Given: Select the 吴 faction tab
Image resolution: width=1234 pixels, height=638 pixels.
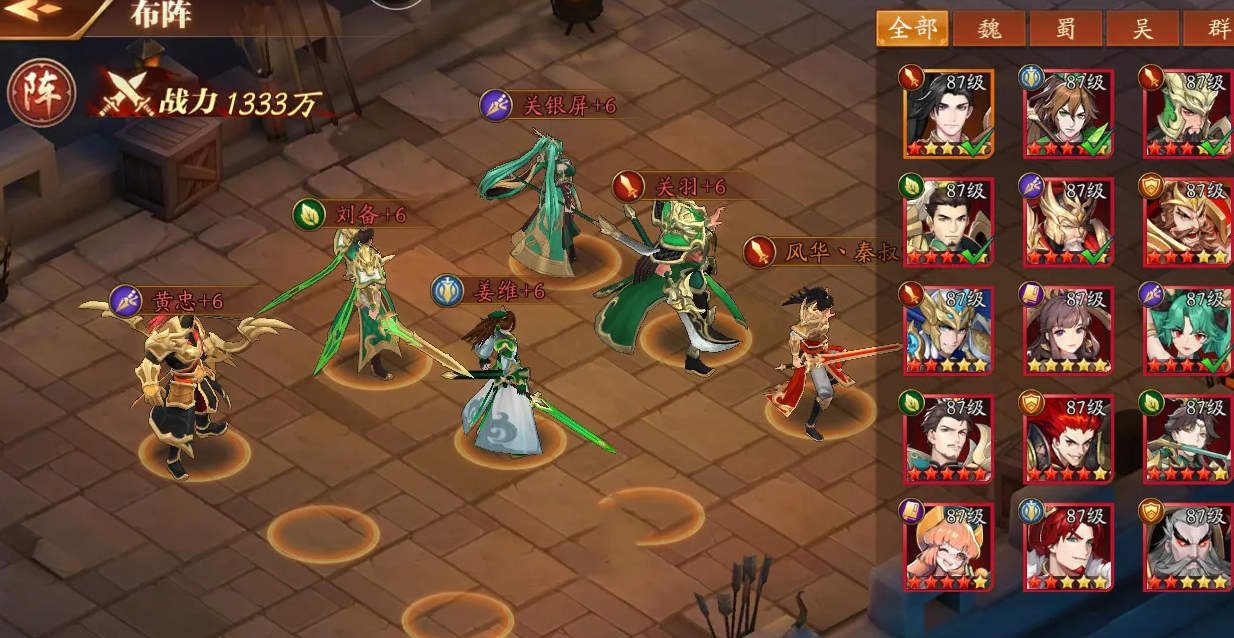Looking at the screenshot, I should coord(1142,28).
